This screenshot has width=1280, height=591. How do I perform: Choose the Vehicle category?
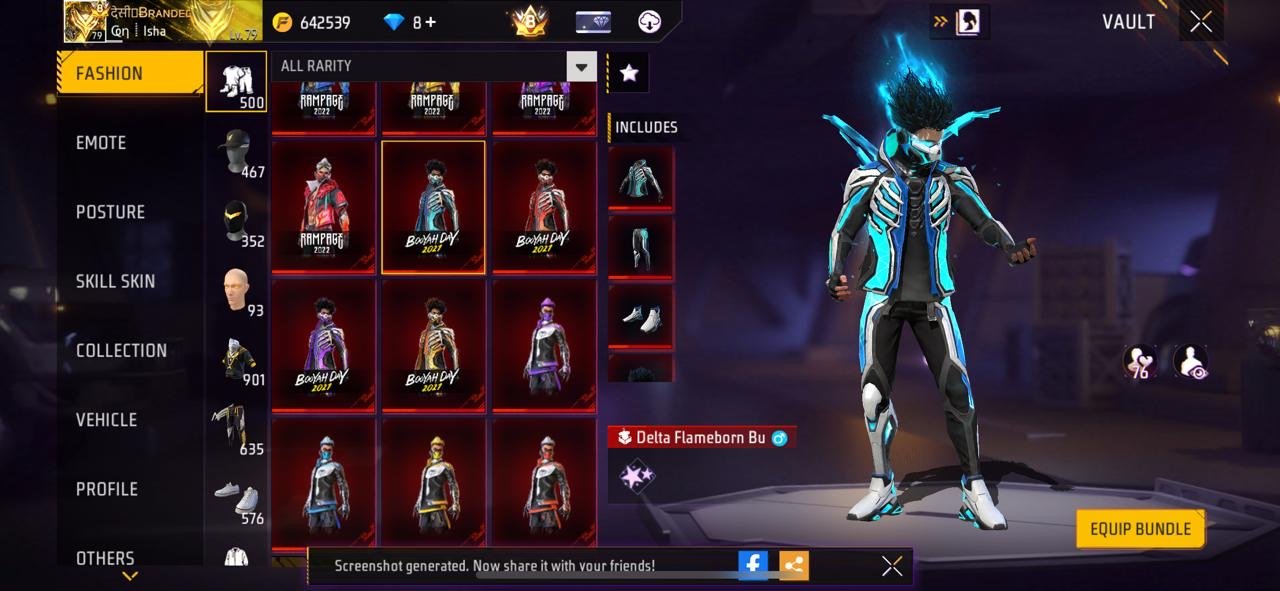point(106,420)
